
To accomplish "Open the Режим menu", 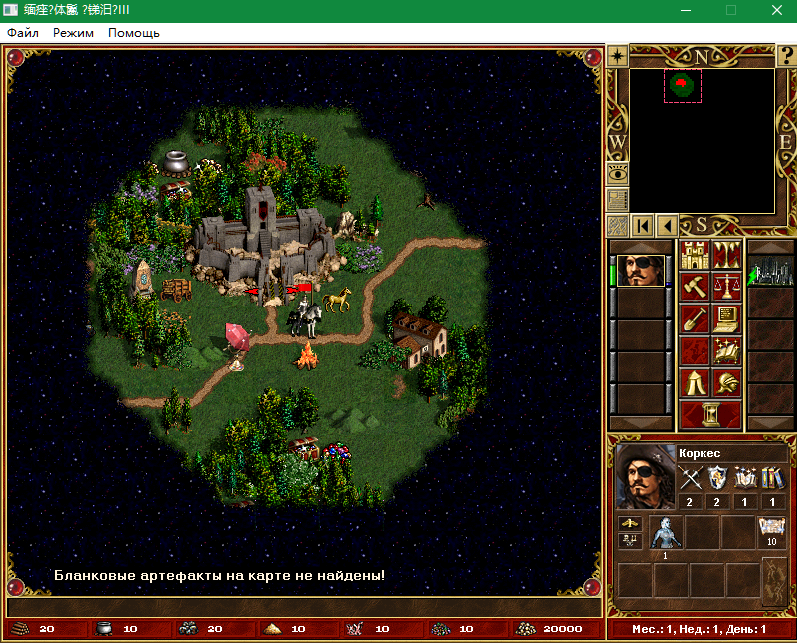I will point(73,33).
